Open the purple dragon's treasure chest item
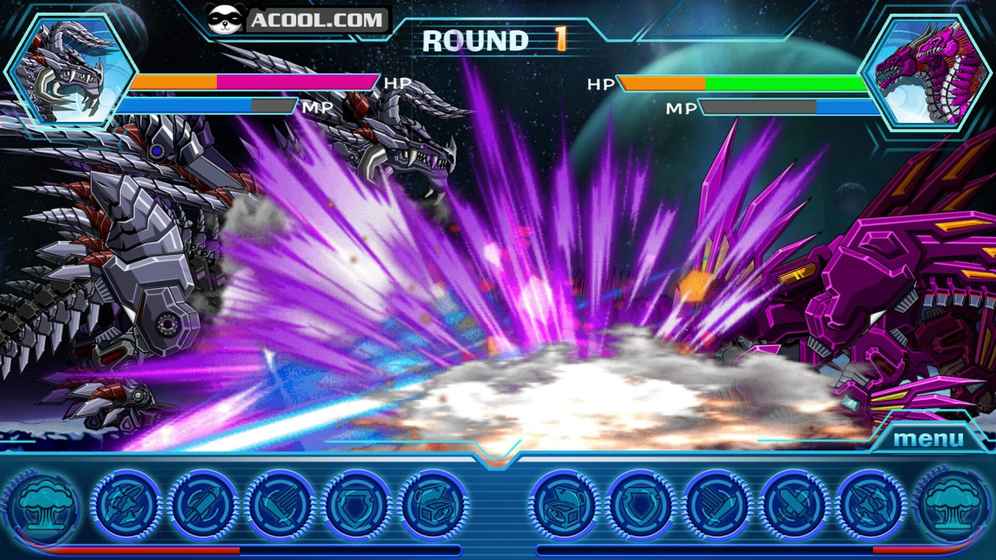 click(563, 502)
